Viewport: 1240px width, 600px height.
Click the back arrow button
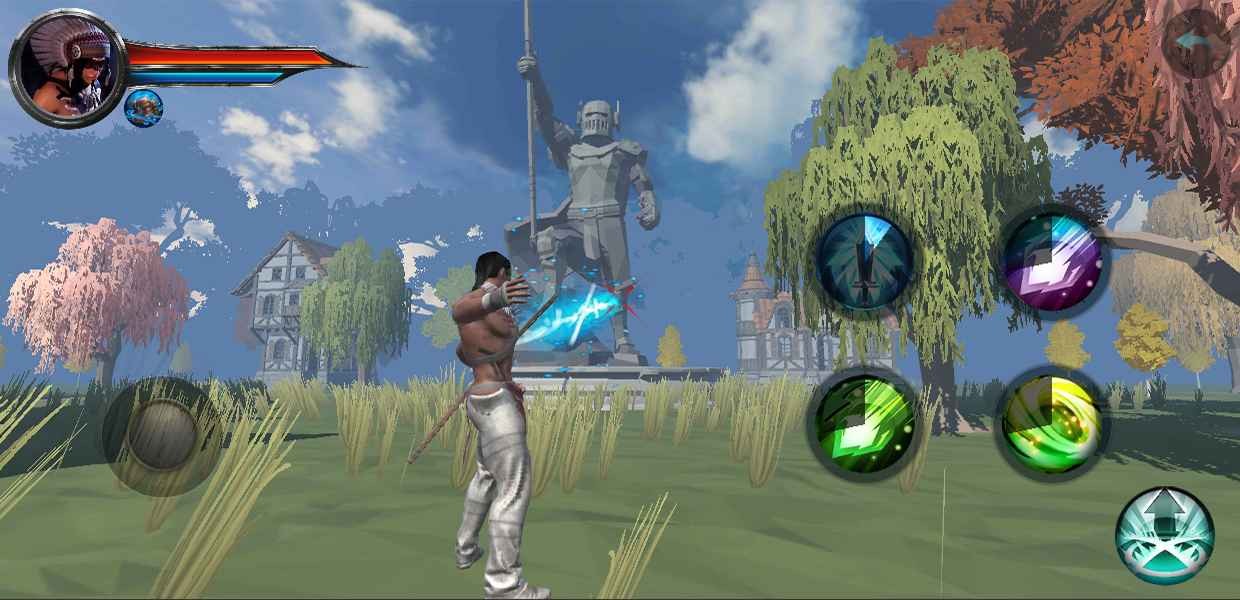(1197, 43)
